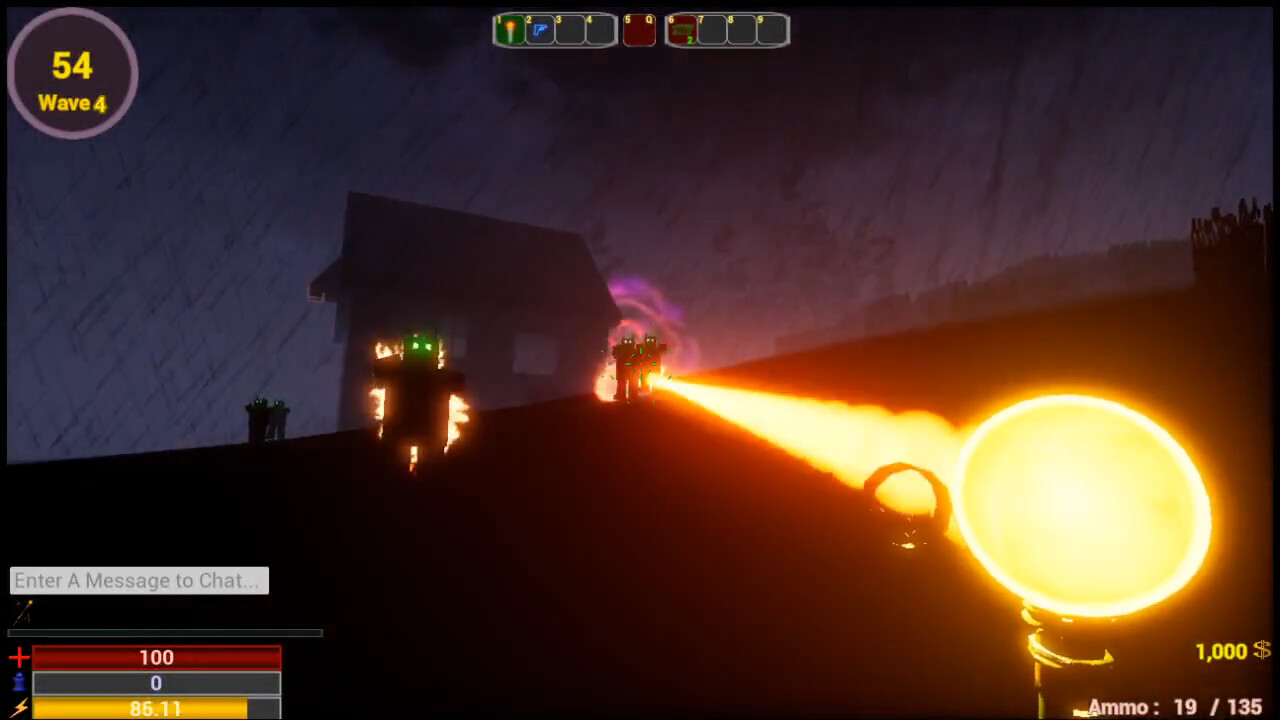Click the blue armor icon beside the 0 bar
This screenshot has height=720, width=1280.
17,683
